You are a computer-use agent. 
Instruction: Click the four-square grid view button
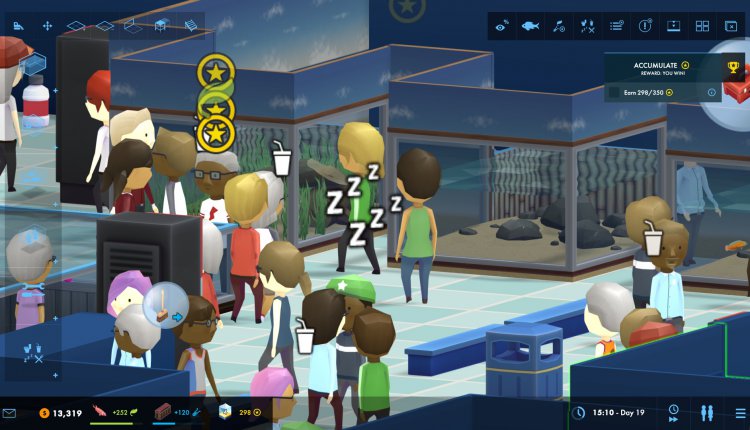click(x=702, y=26)
